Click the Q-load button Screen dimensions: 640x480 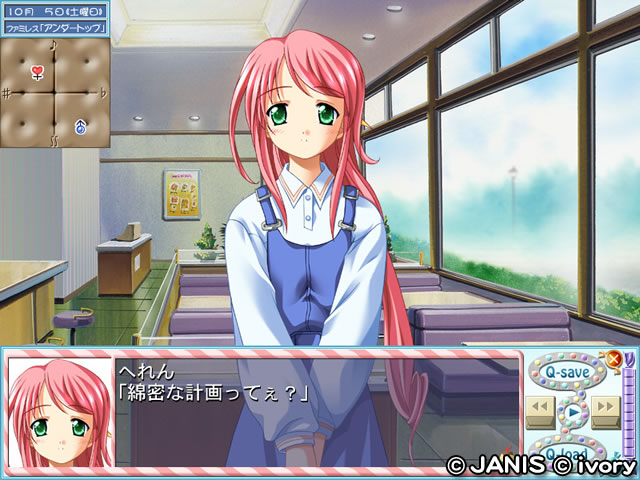click(x=565, y=452)
